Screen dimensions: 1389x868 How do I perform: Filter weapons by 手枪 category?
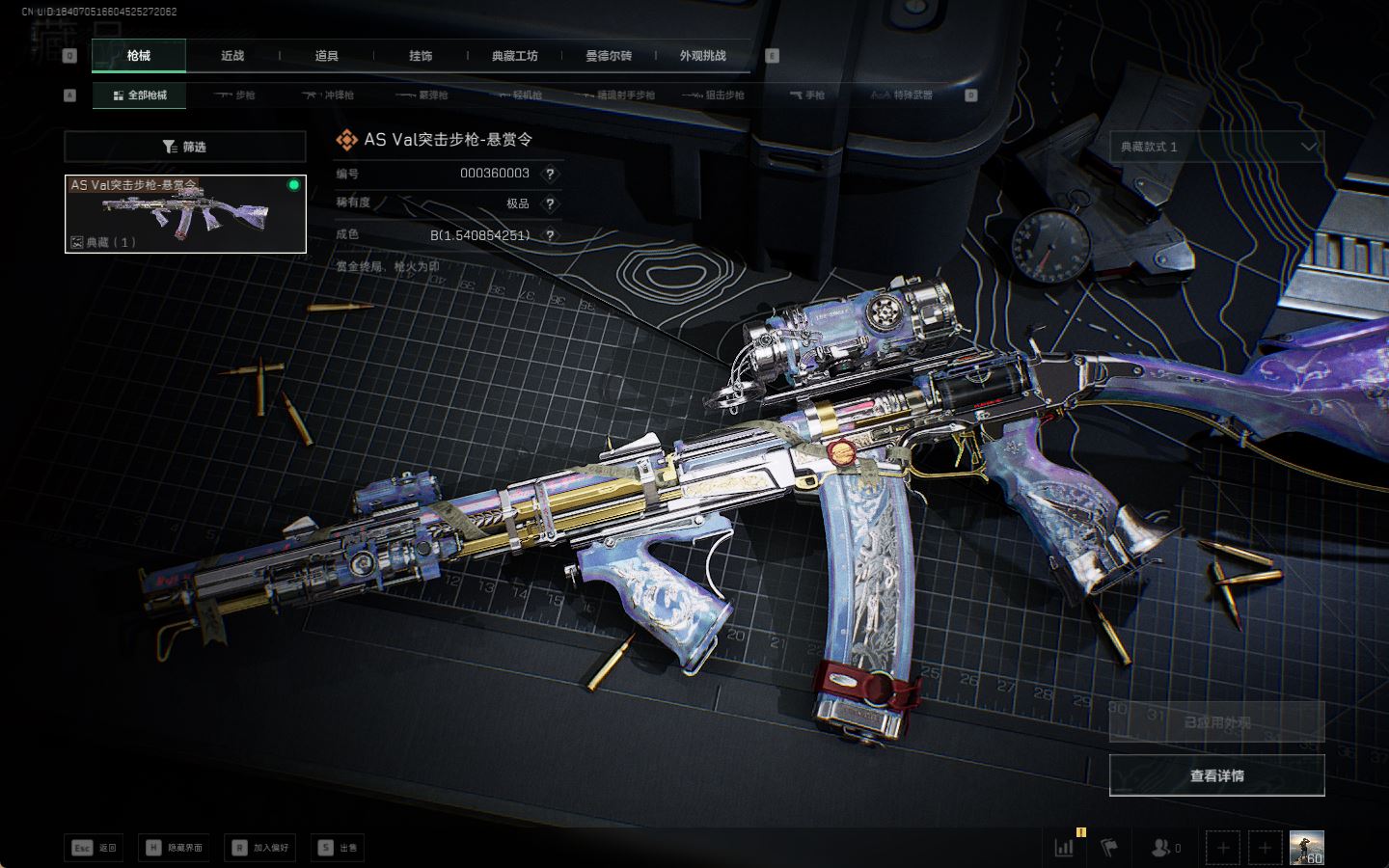[807, 95]
